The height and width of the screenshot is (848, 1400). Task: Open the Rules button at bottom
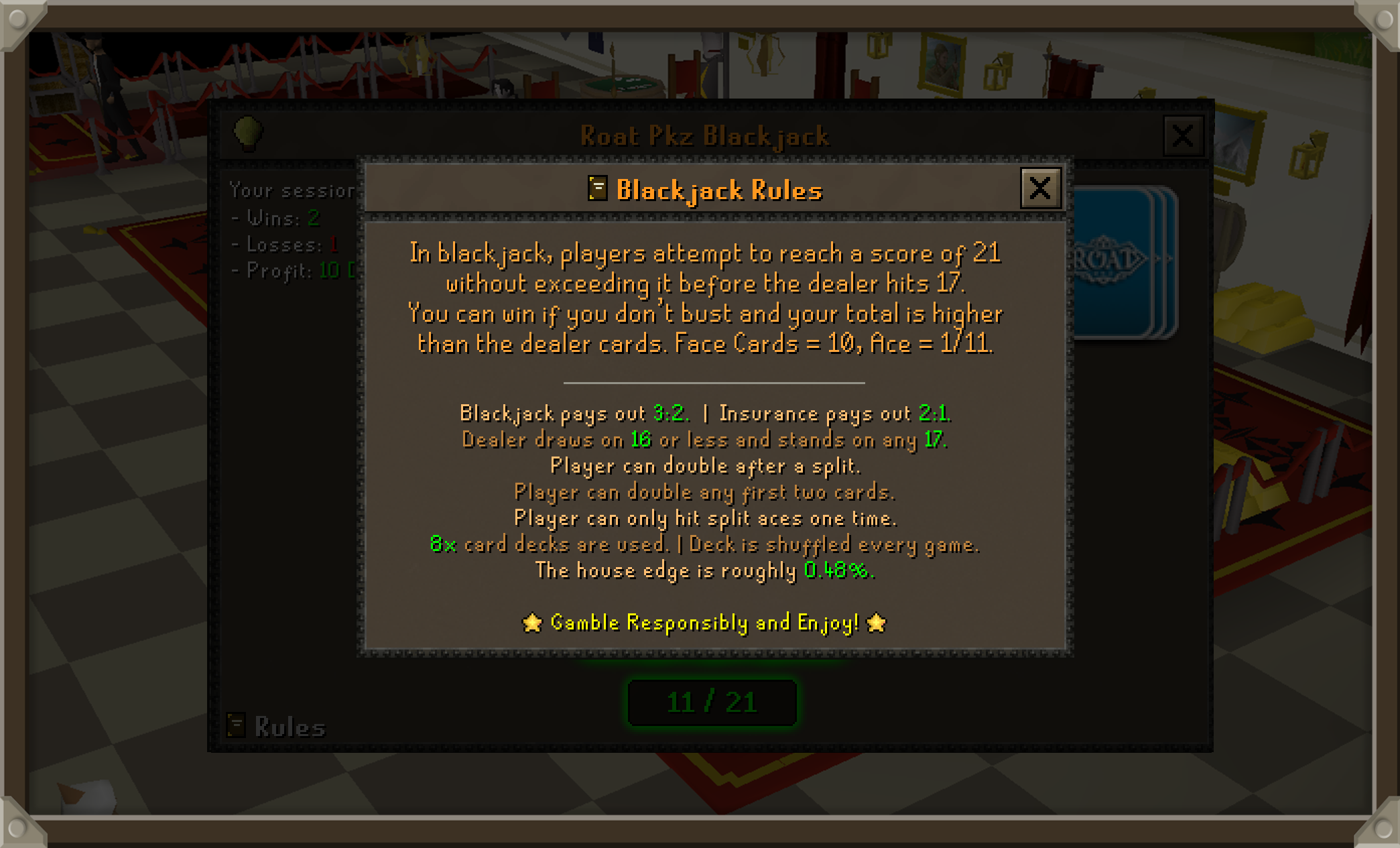pos(277,727)
